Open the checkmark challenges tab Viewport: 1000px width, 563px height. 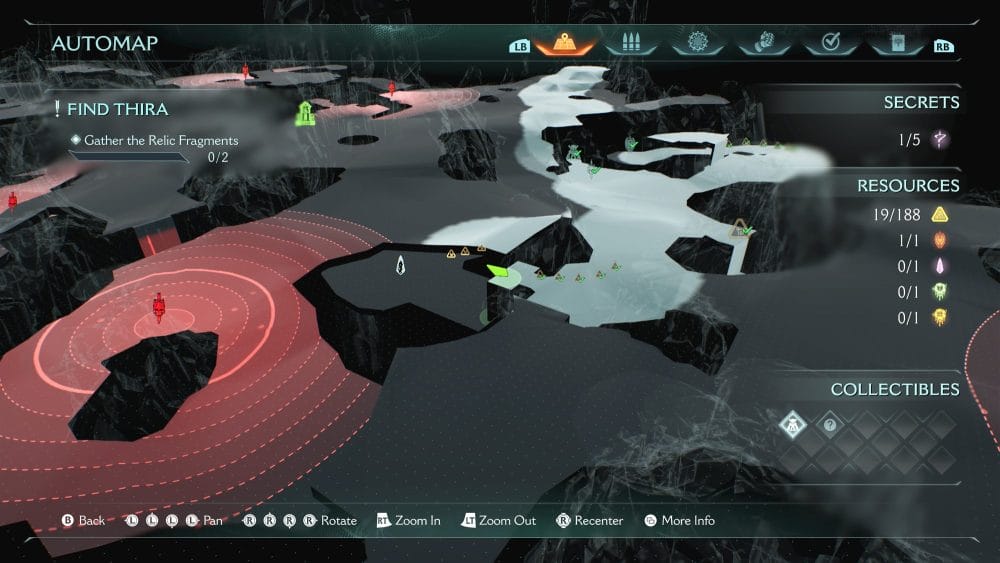(x=828, y=44)
